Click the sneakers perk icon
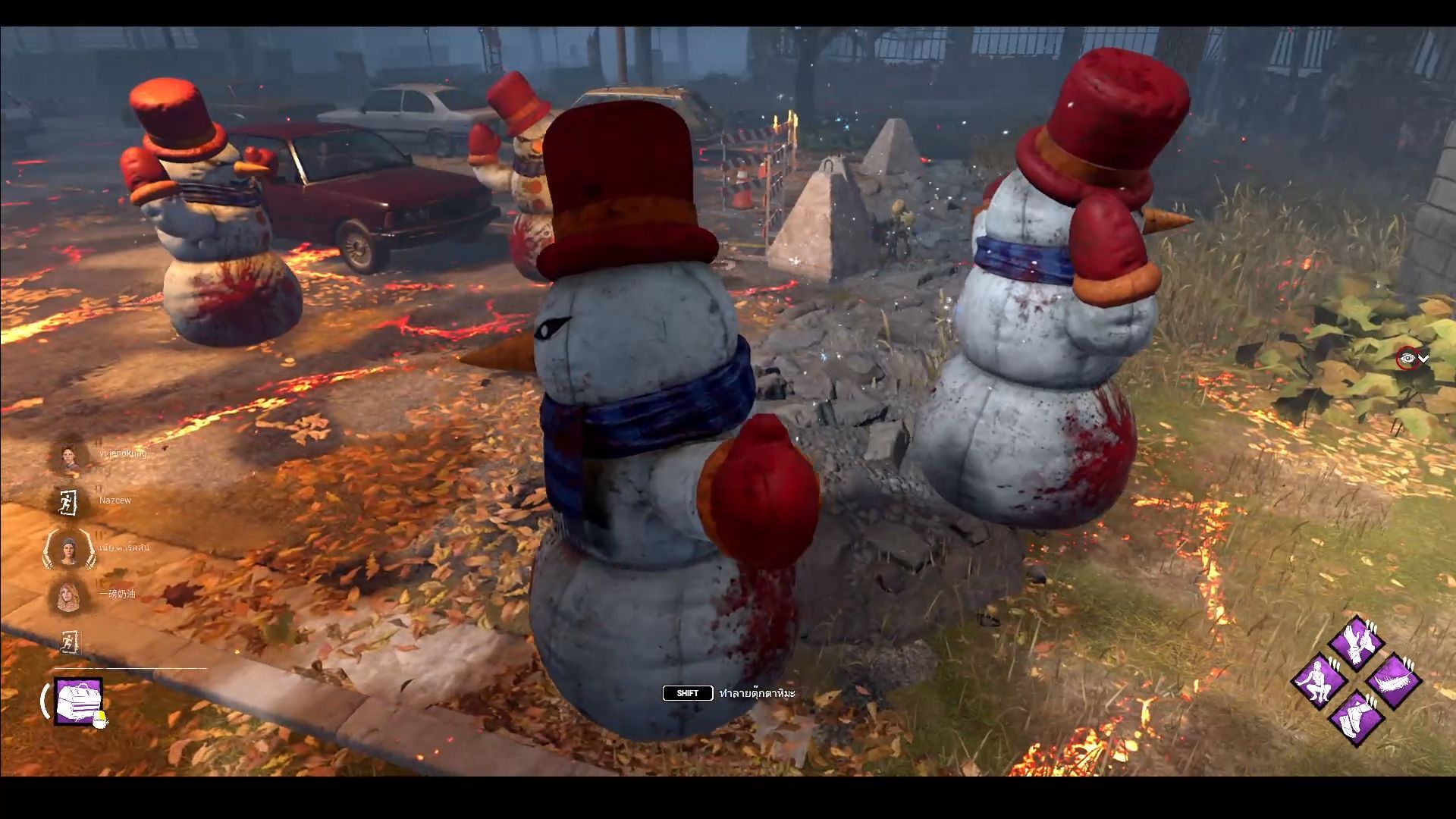 [x=1356, y=717]
